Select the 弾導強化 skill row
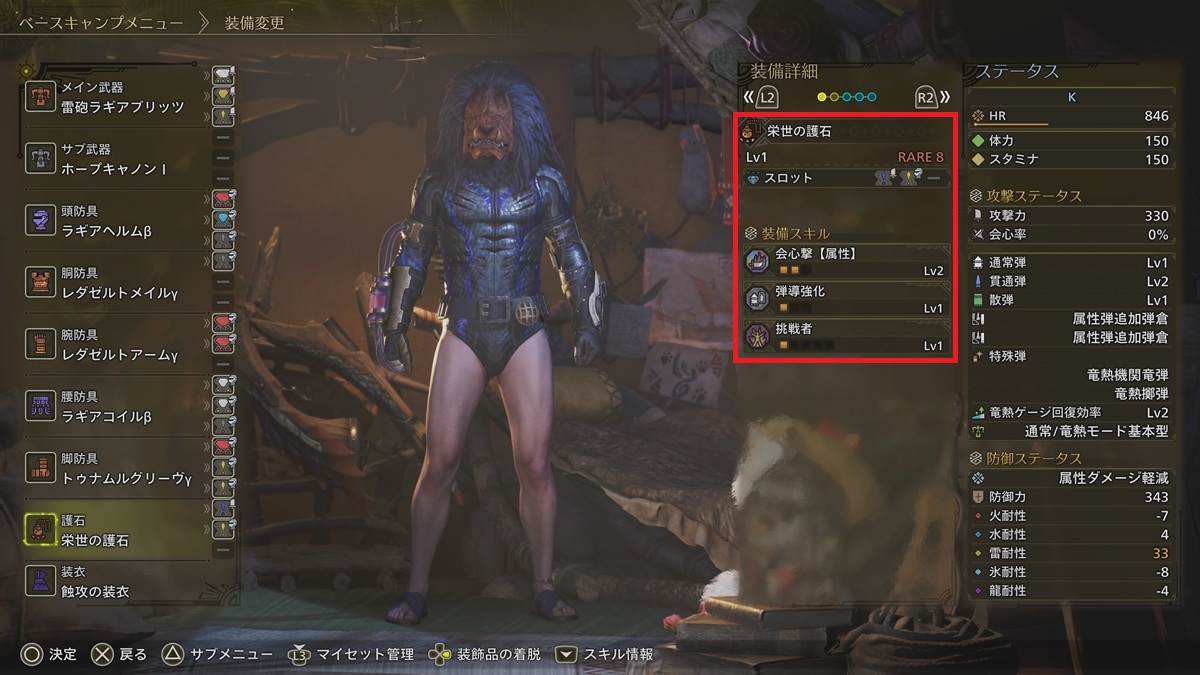Screen dimensions: 1200x675 [845, 299]
